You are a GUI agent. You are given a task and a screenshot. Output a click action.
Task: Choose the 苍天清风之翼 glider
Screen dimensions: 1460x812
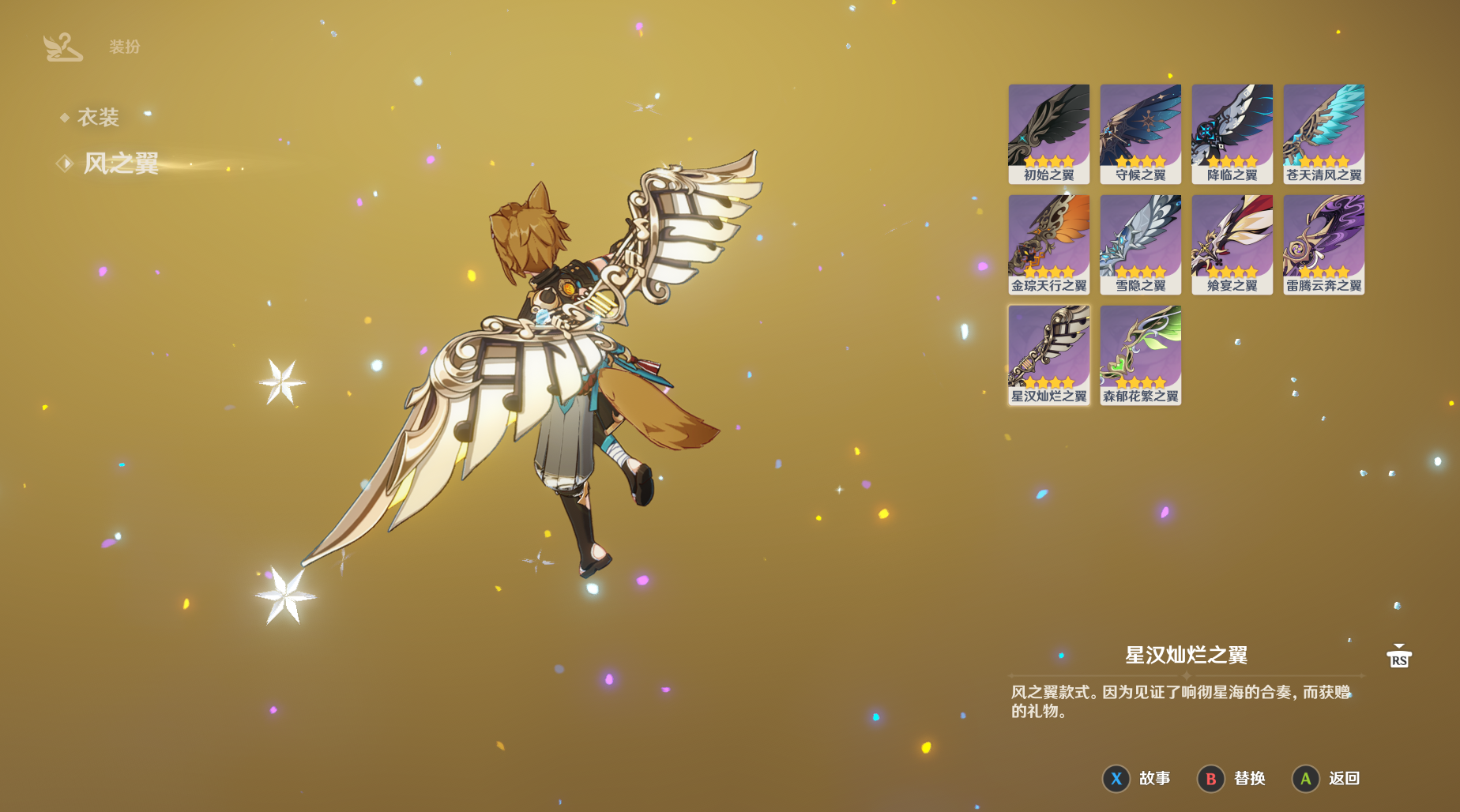(1323, 133)
